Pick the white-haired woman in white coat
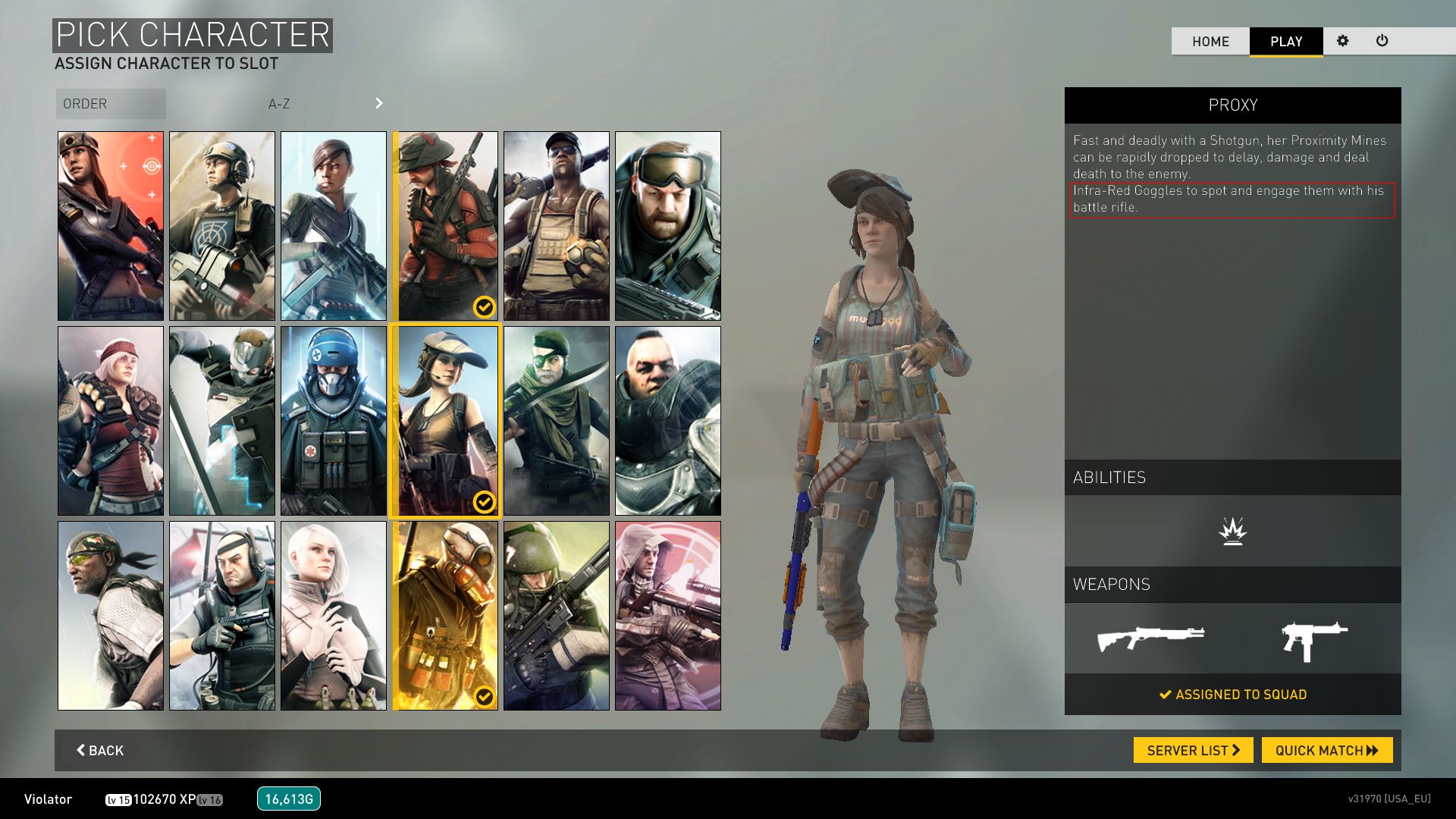Viewport: 1456px width, 819px height. pos(334,616)
